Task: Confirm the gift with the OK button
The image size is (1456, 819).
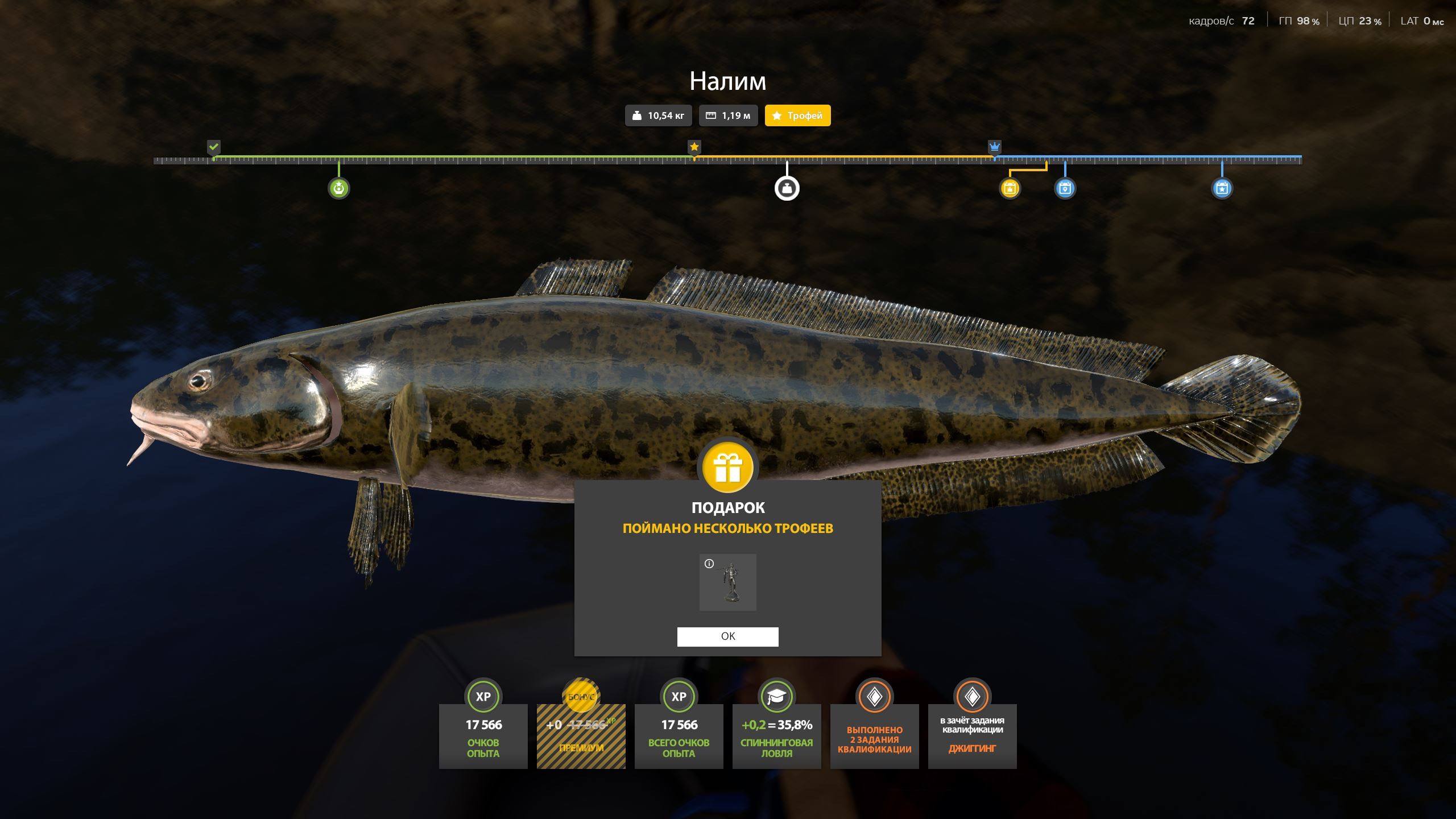Action: 727,636
